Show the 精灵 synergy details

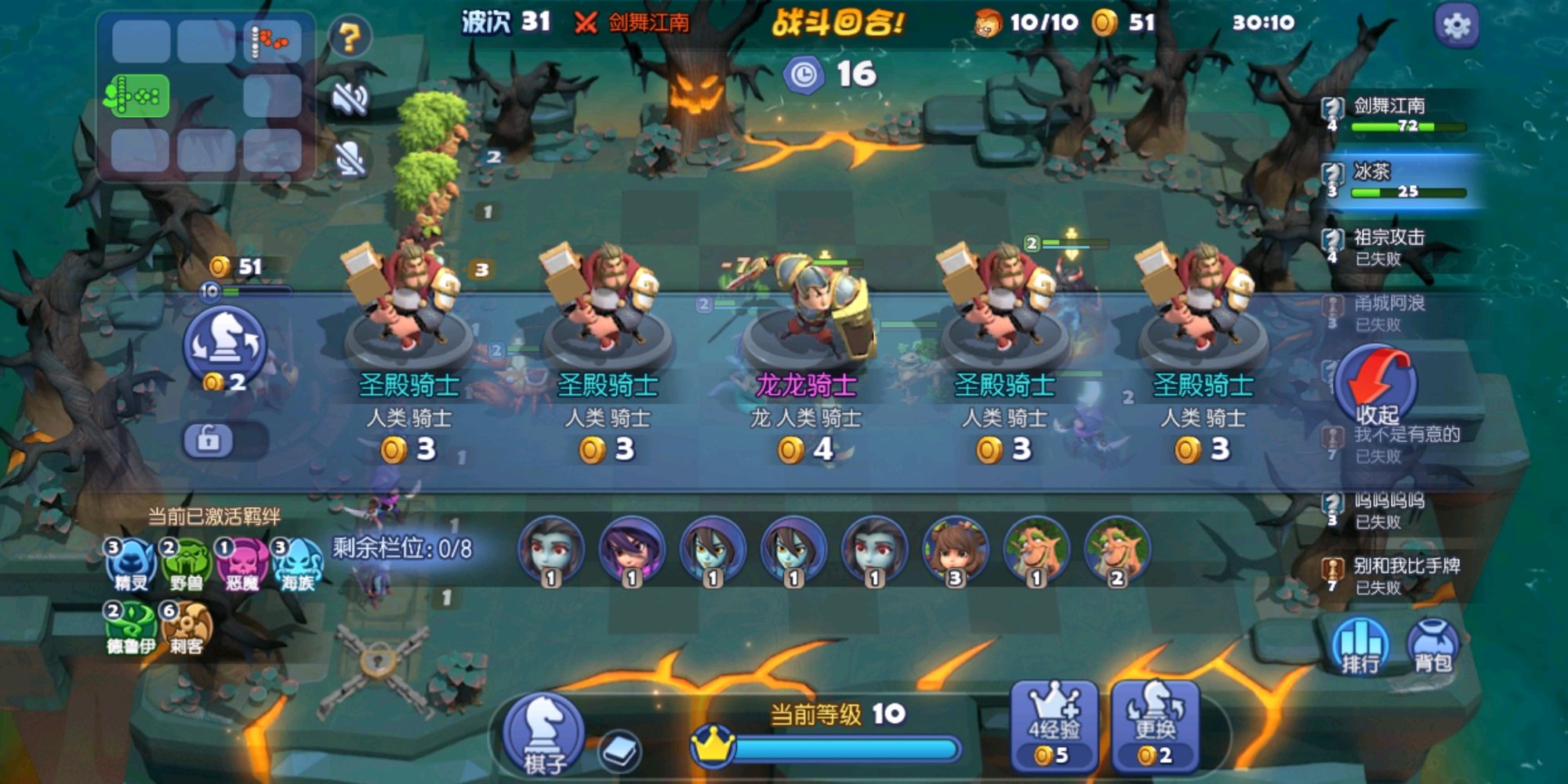point(130,564)
